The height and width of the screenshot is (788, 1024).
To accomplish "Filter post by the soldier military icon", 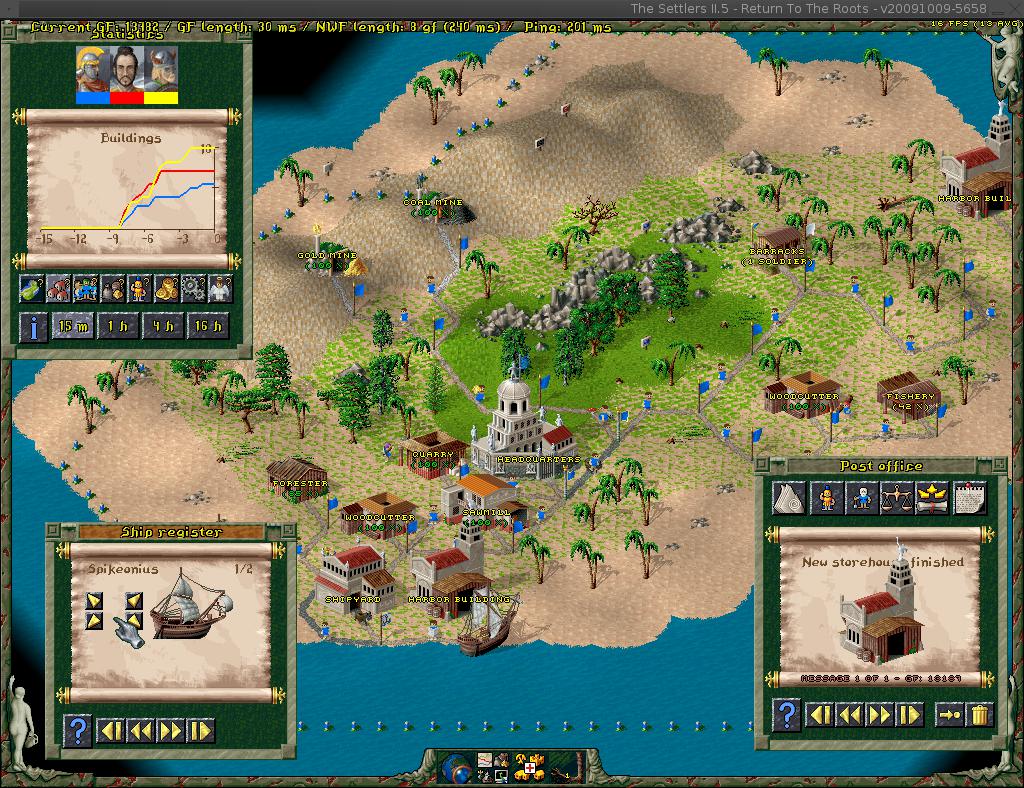I will (826, 497).
